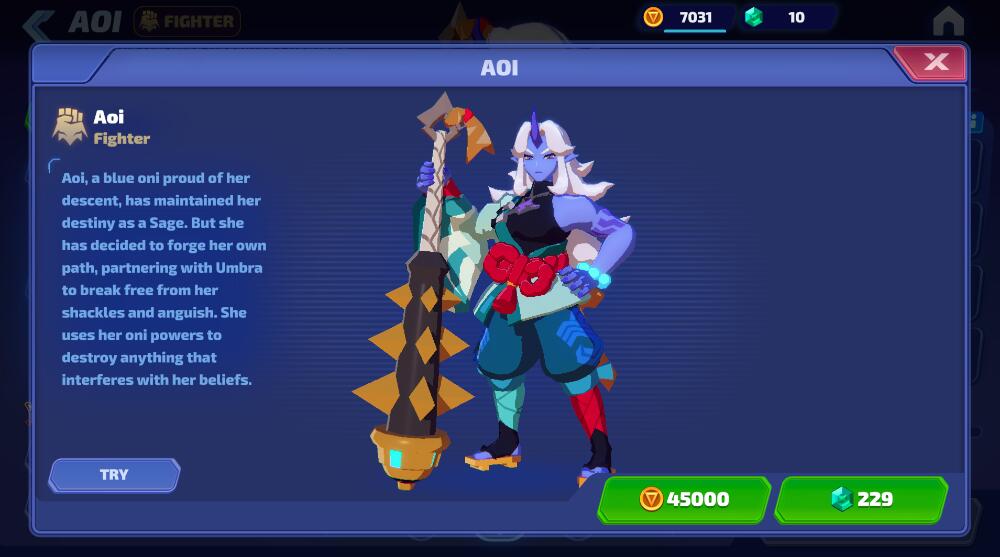Go to the home screen
The height and width of the screenshot is (557, 1000).
pos(947,21)
